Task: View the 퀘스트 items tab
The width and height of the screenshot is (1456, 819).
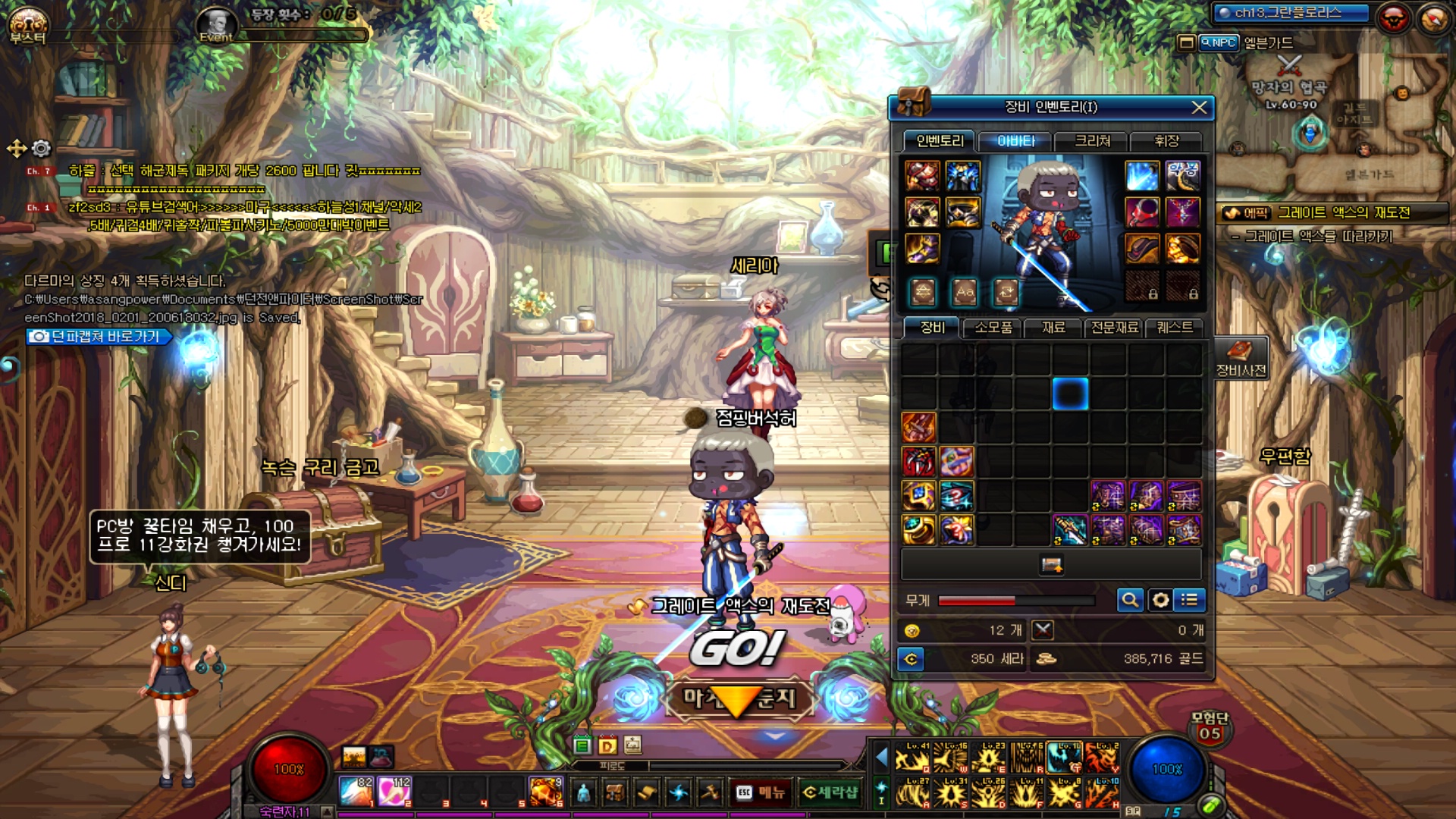Action: click(x=1175, y=328)
